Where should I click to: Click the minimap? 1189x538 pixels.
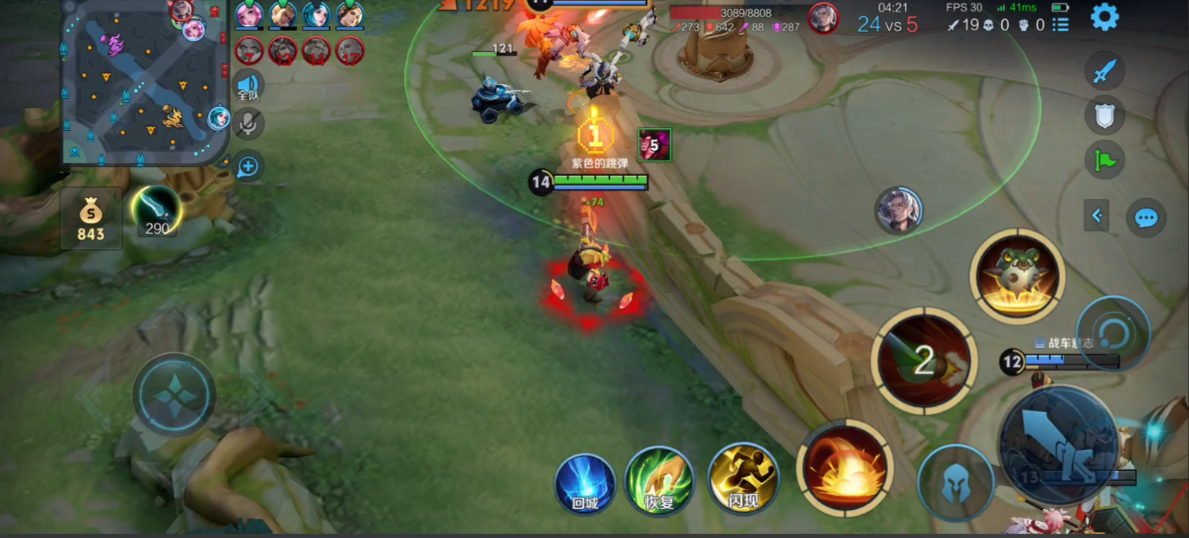point(145,82)
